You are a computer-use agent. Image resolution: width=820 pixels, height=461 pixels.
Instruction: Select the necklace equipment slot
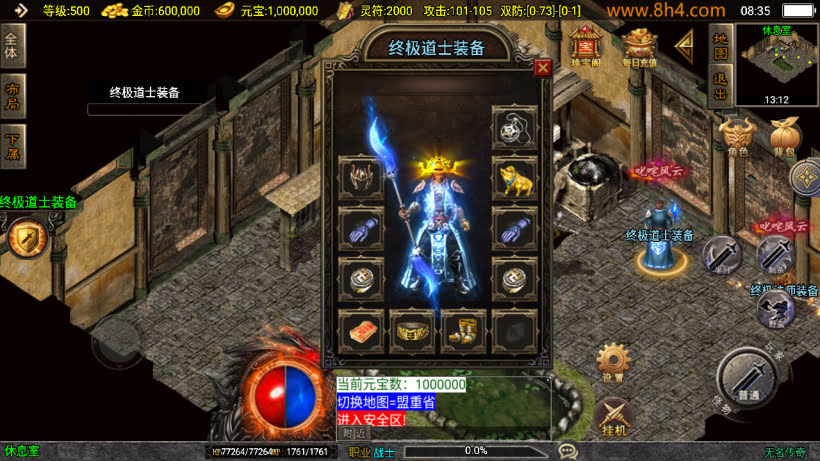513,127
